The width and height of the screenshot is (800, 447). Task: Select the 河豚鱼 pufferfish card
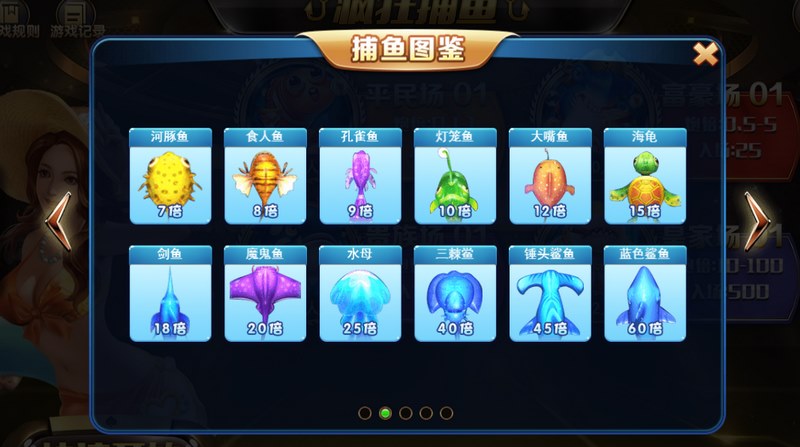point(165,176)
